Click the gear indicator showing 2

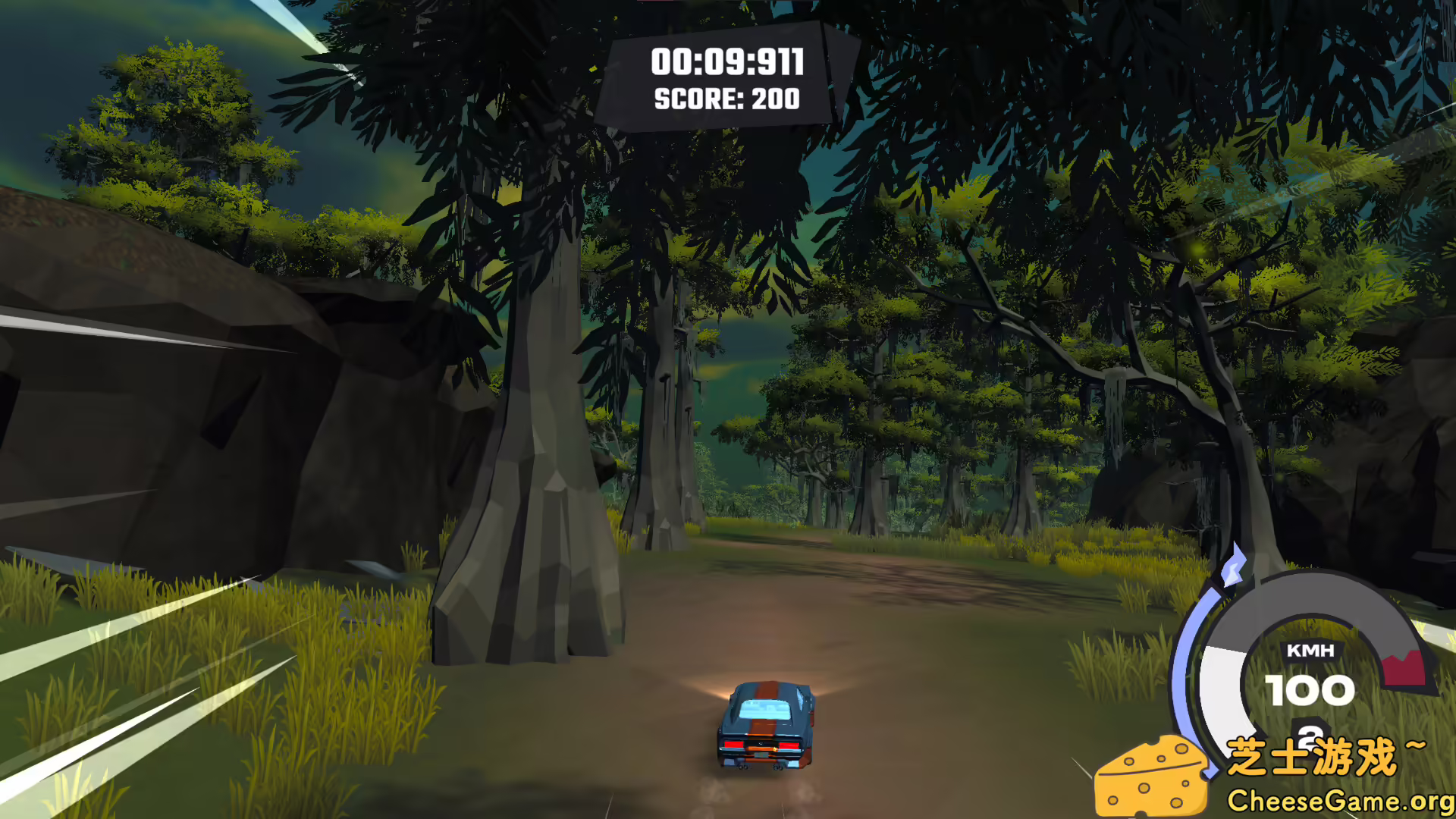pos(1310,736)
